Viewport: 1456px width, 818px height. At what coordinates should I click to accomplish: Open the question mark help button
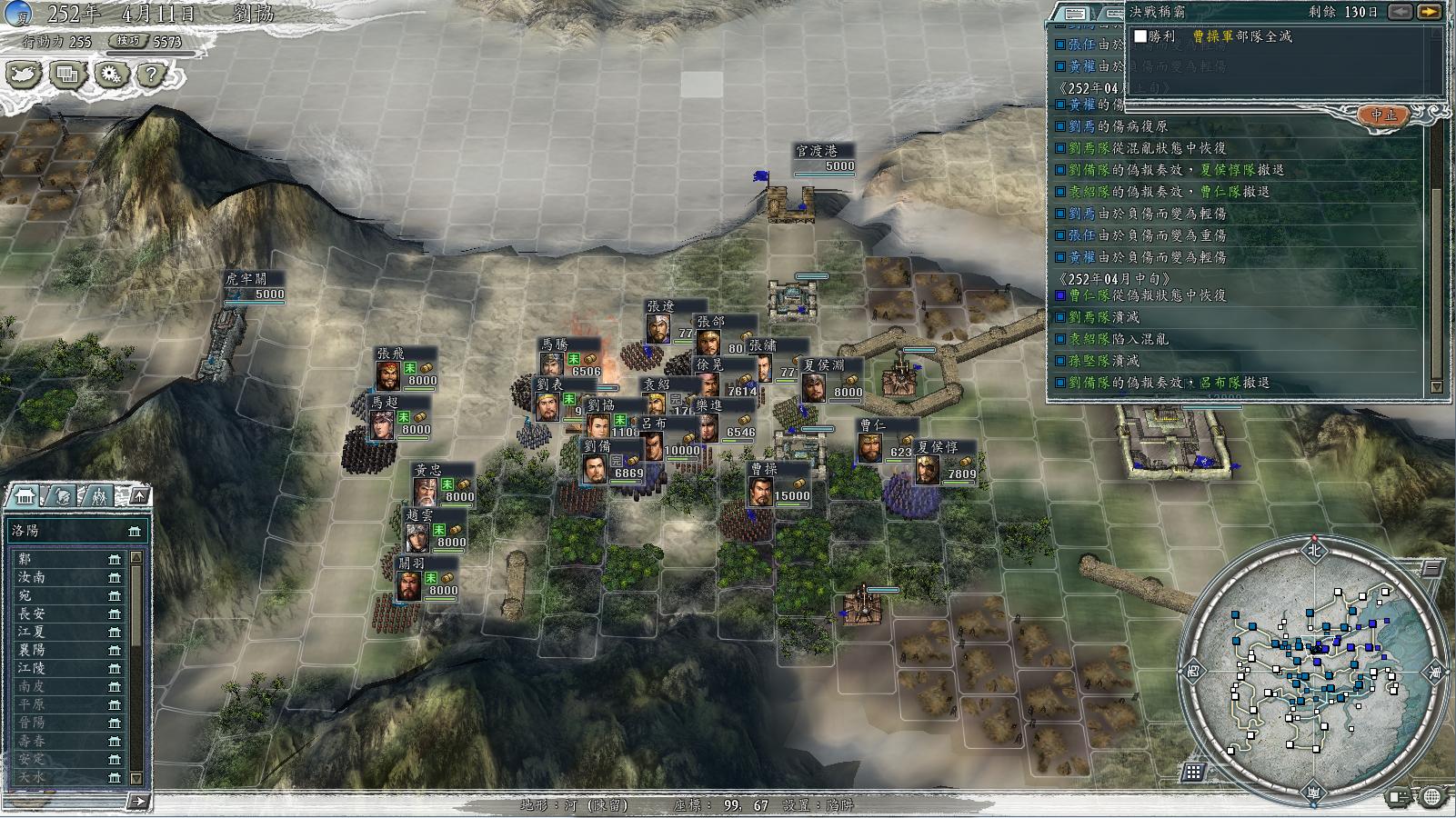coord(151,75)
